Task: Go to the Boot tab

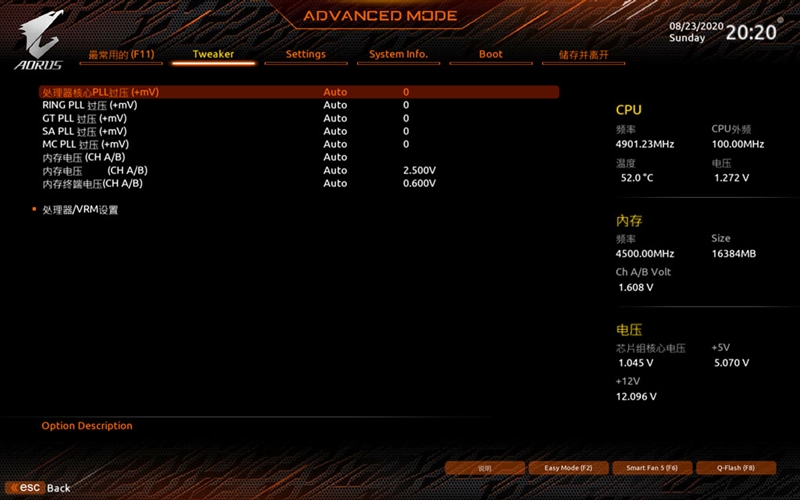Action: pos(490,54)
